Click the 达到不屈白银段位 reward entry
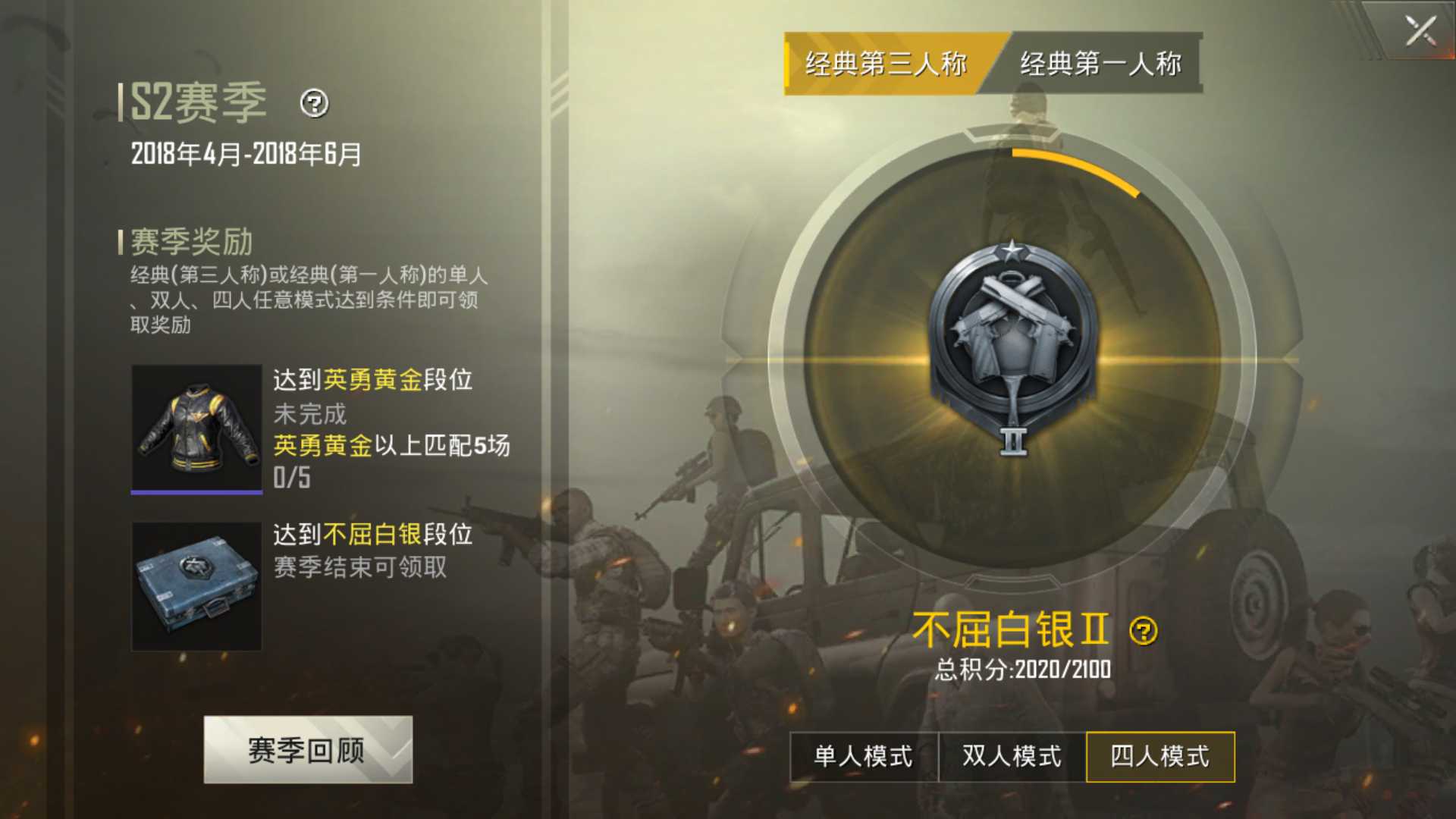 click(x=373, y=535)
